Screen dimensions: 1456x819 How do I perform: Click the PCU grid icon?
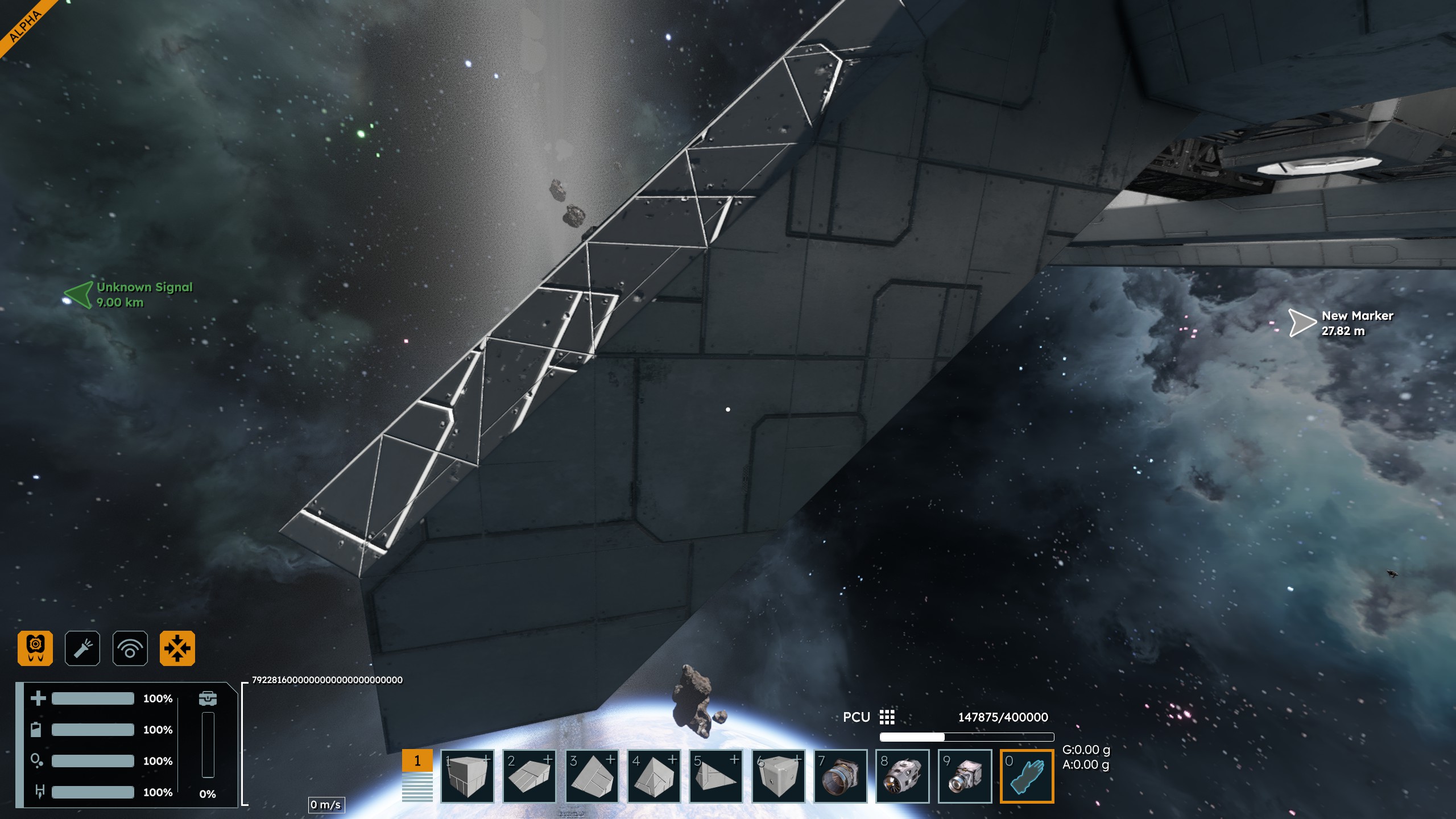click(887, 717)
